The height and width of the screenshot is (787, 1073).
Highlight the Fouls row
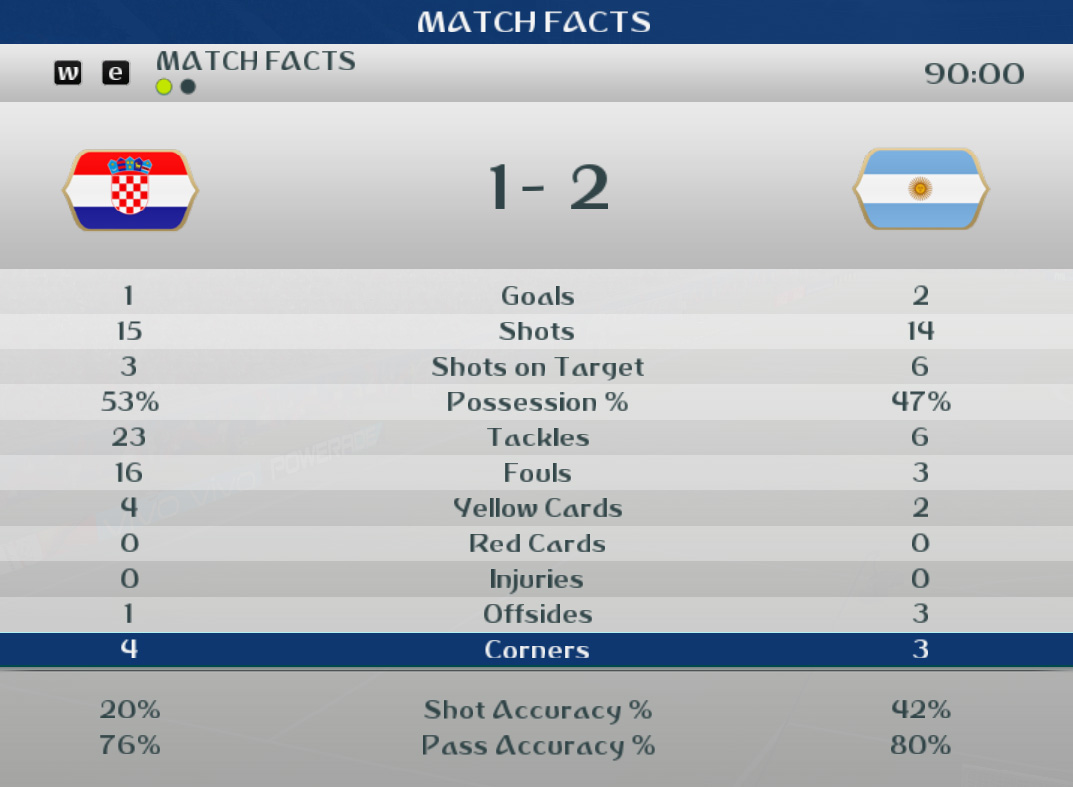(x=537, y=473)
